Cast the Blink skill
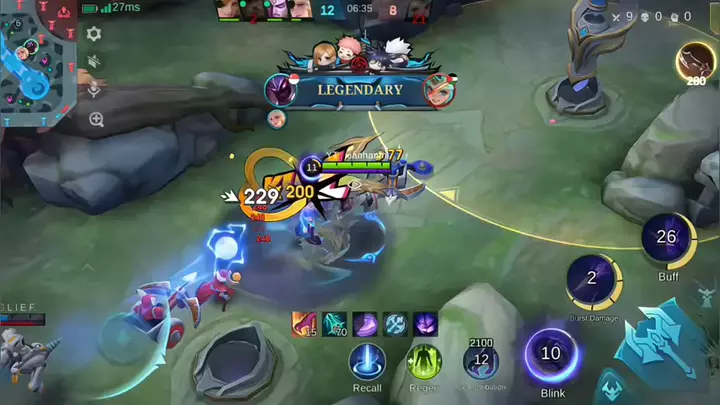This screenshot has height=405, width=720. 551,354
